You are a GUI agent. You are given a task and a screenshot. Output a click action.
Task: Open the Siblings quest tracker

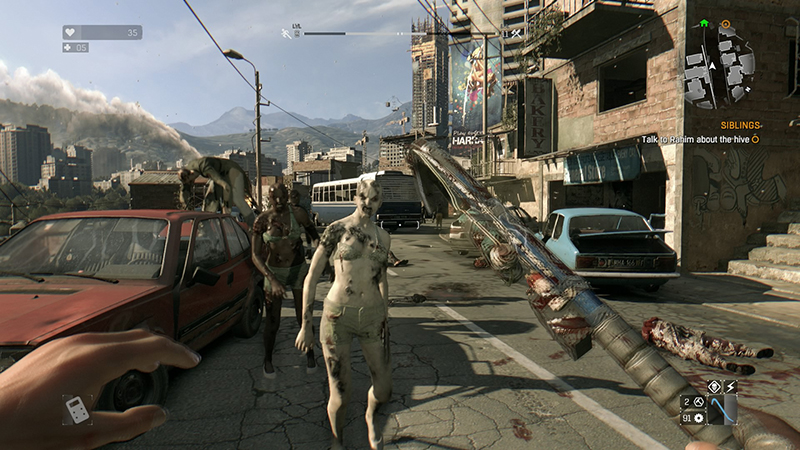(722, 125)
